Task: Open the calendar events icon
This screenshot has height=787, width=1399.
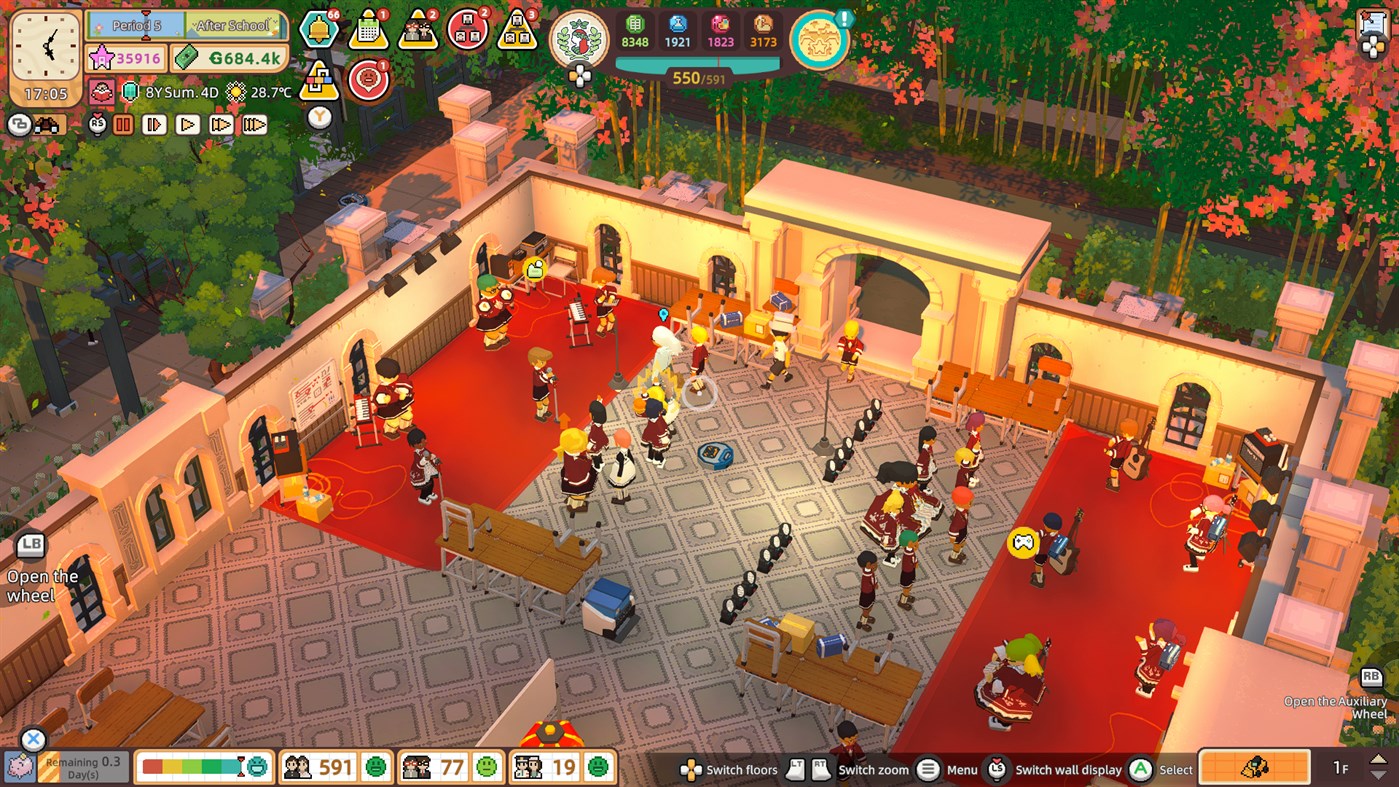Action: (368, 28)
